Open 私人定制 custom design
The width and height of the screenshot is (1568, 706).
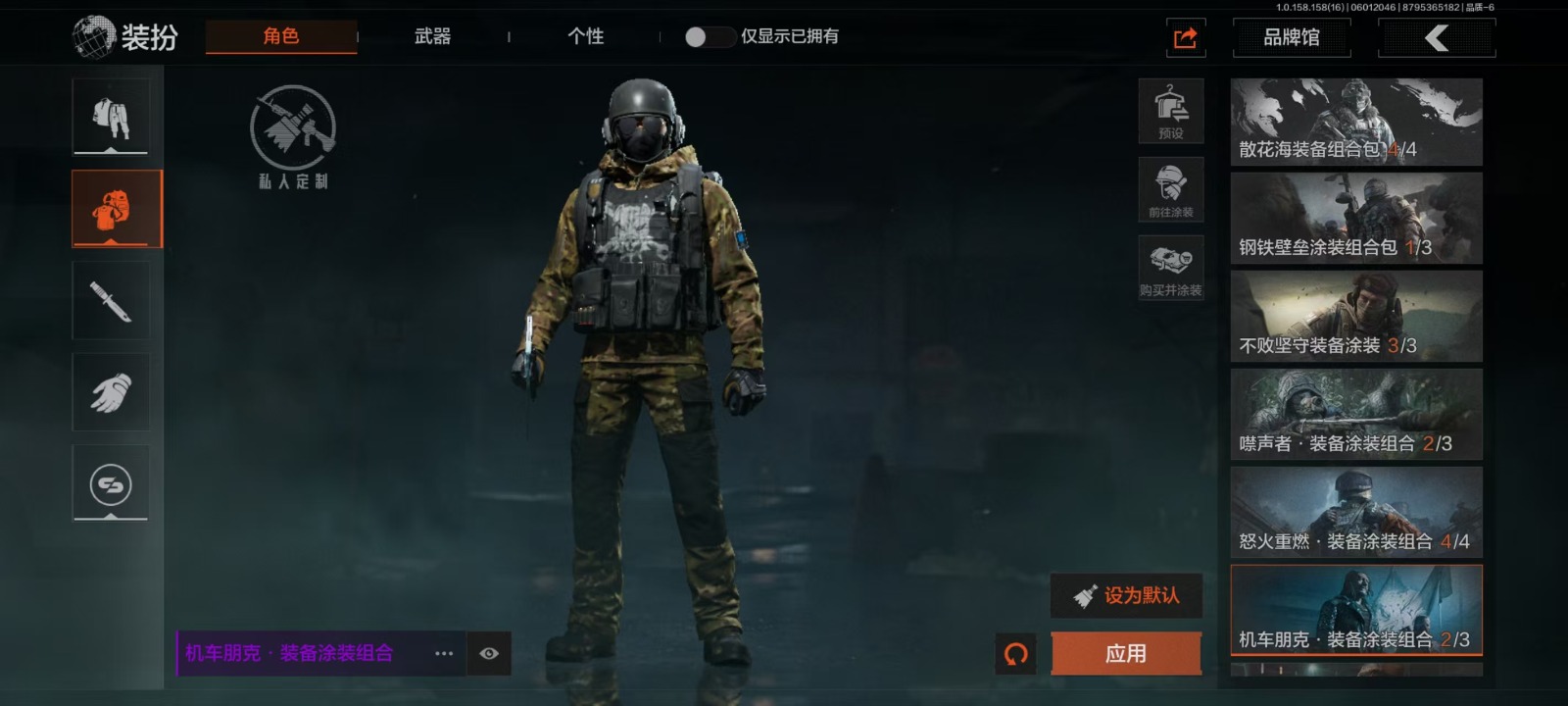pyautogui.click(x=293, y=137)
